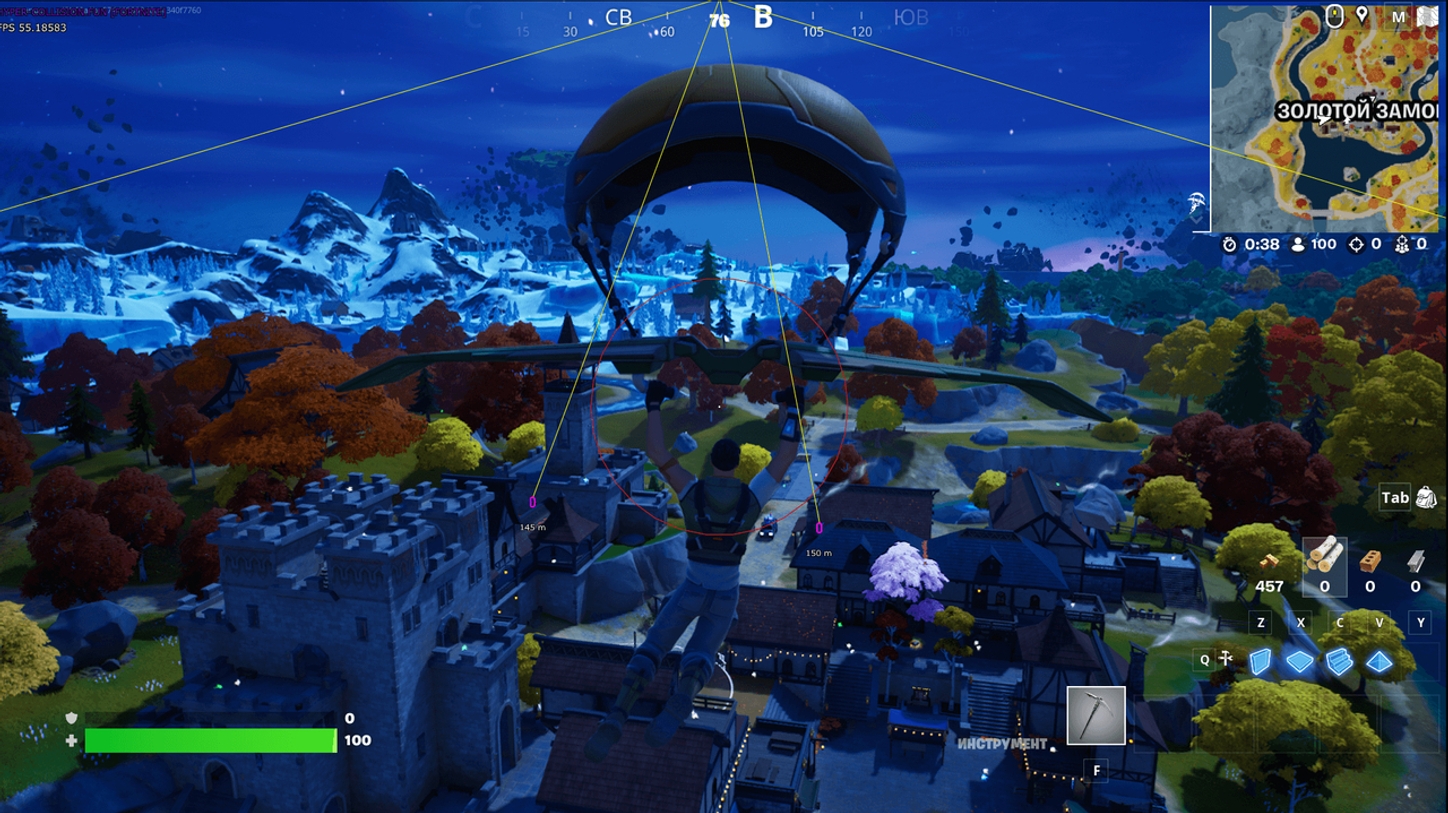Select the floor build piece icon

[x=1300, y=660]
